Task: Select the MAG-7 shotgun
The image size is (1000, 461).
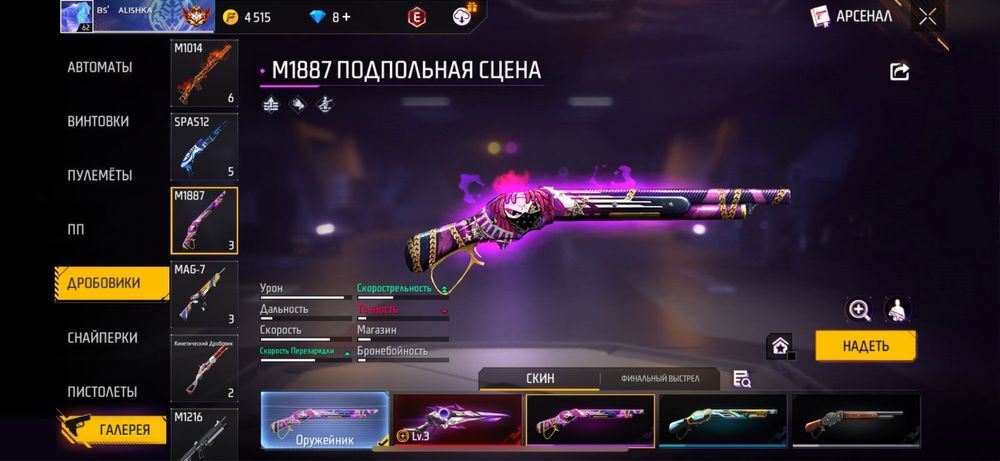Action: point(205,294)
